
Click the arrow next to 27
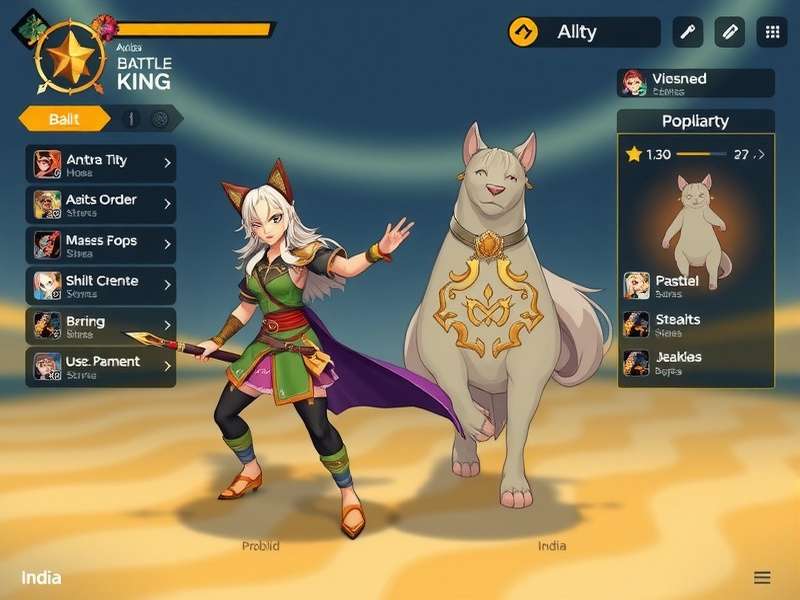760,155
